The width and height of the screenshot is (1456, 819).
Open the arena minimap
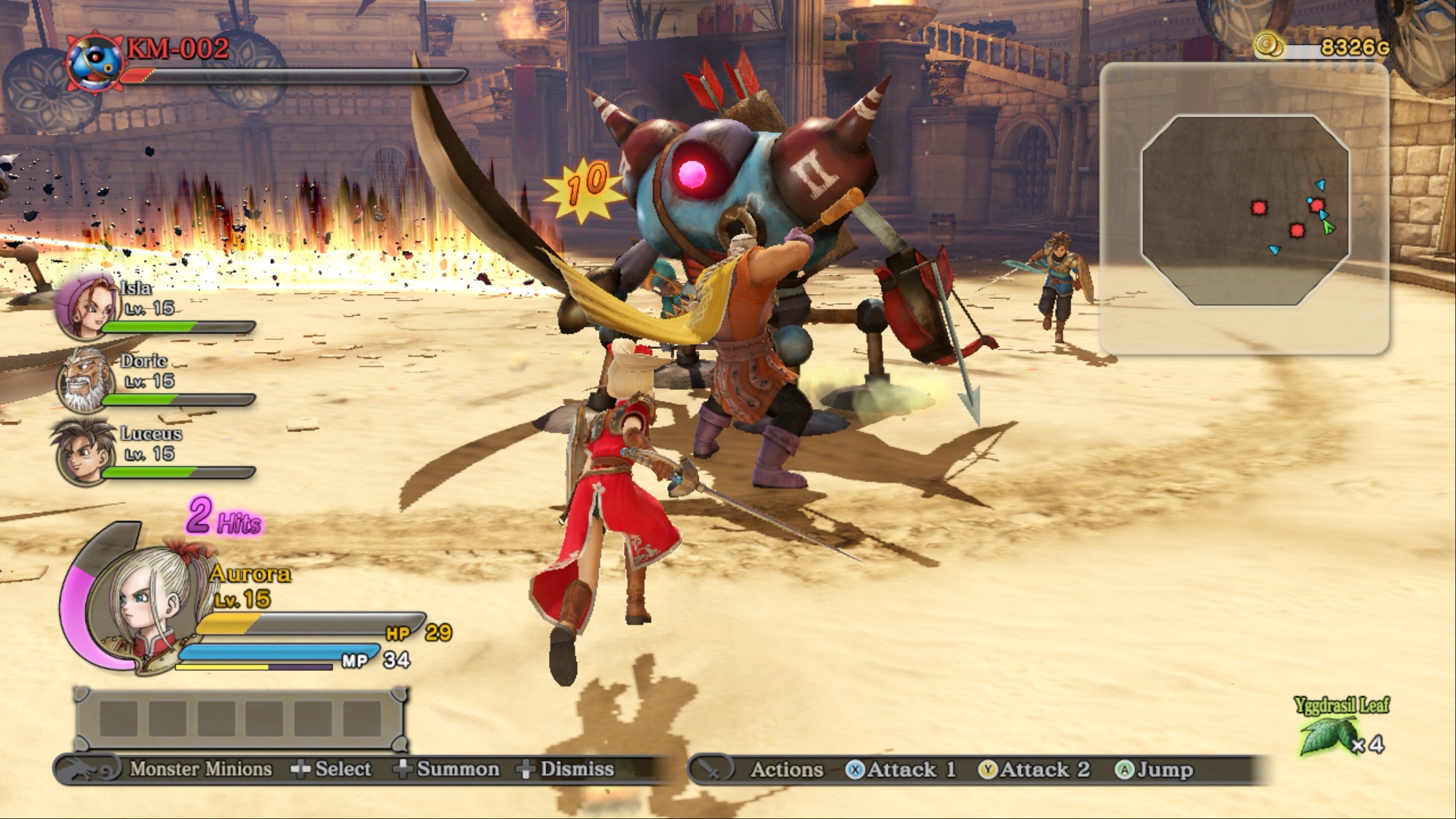[x=1245, y=210]
